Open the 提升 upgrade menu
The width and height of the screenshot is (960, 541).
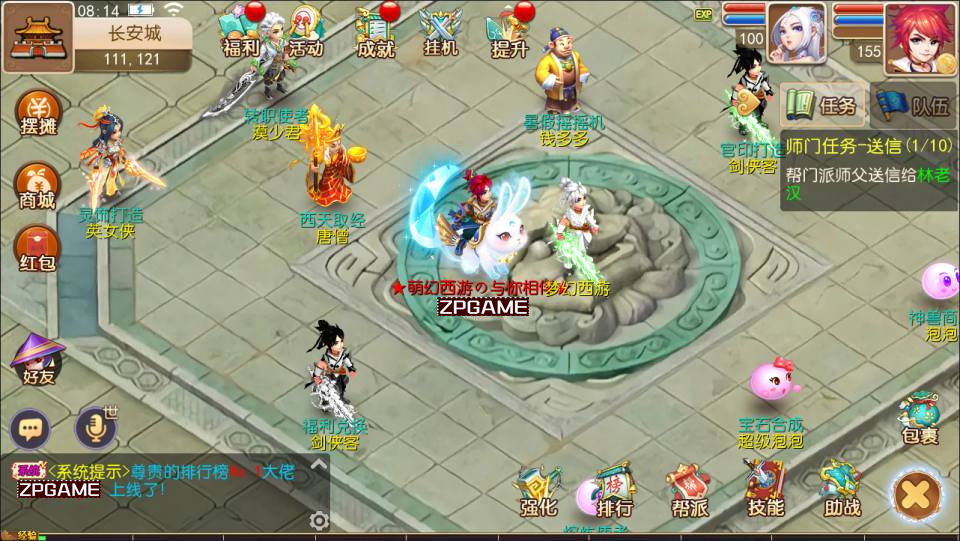[509, 32]
